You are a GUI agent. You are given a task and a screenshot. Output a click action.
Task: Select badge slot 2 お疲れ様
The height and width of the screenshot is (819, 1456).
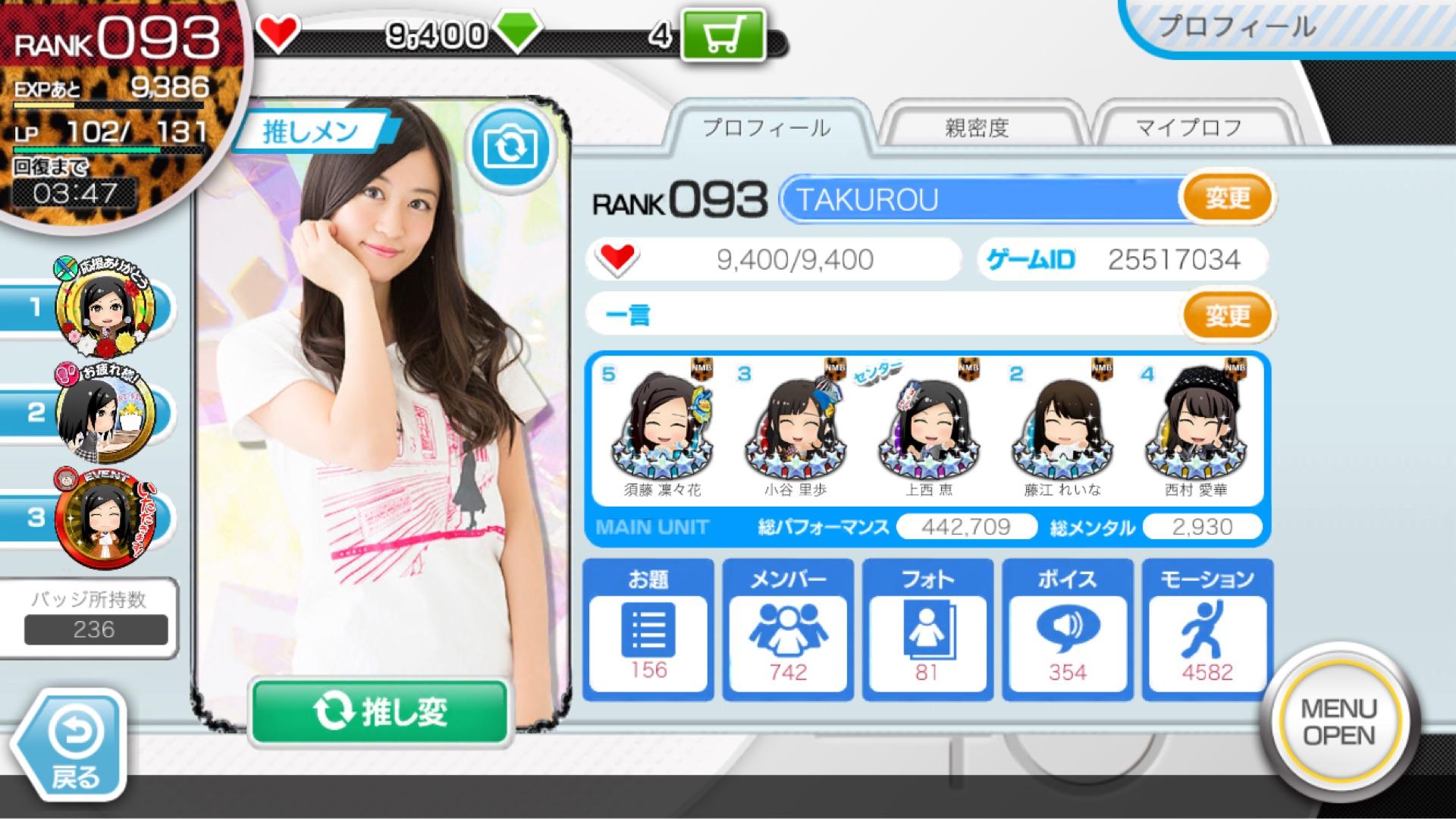click(103, 413)
